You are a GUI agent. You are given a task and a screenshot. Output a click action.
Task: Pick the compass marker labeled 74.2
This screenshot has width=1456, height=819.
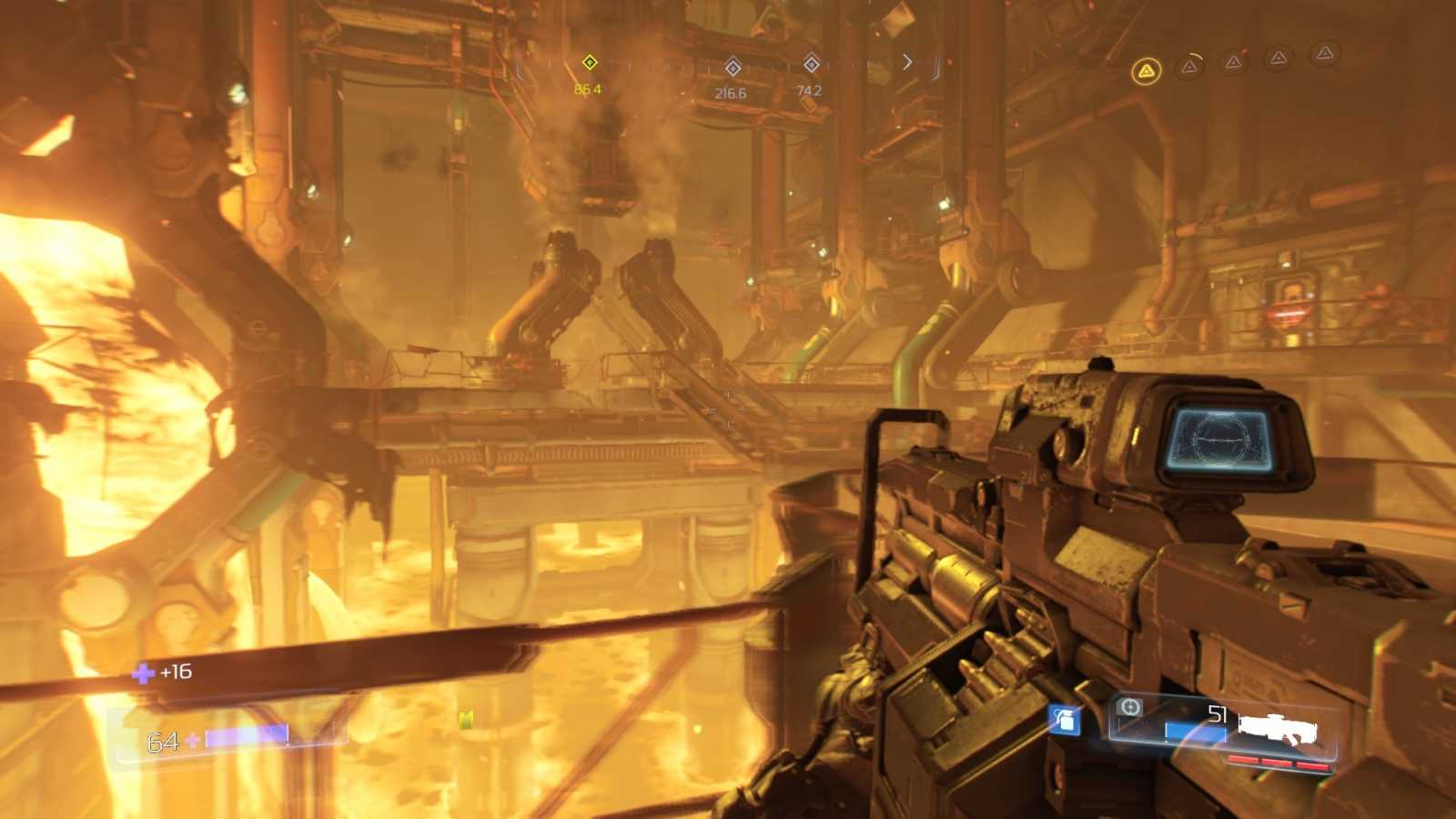[x=811, y=63]
